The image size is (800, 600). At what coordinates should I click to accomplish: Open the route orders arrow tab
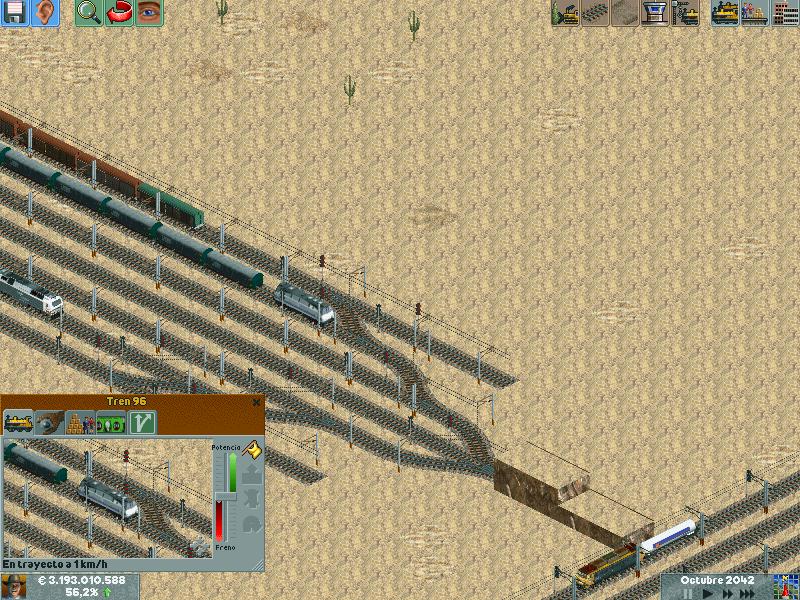point(141,422)
